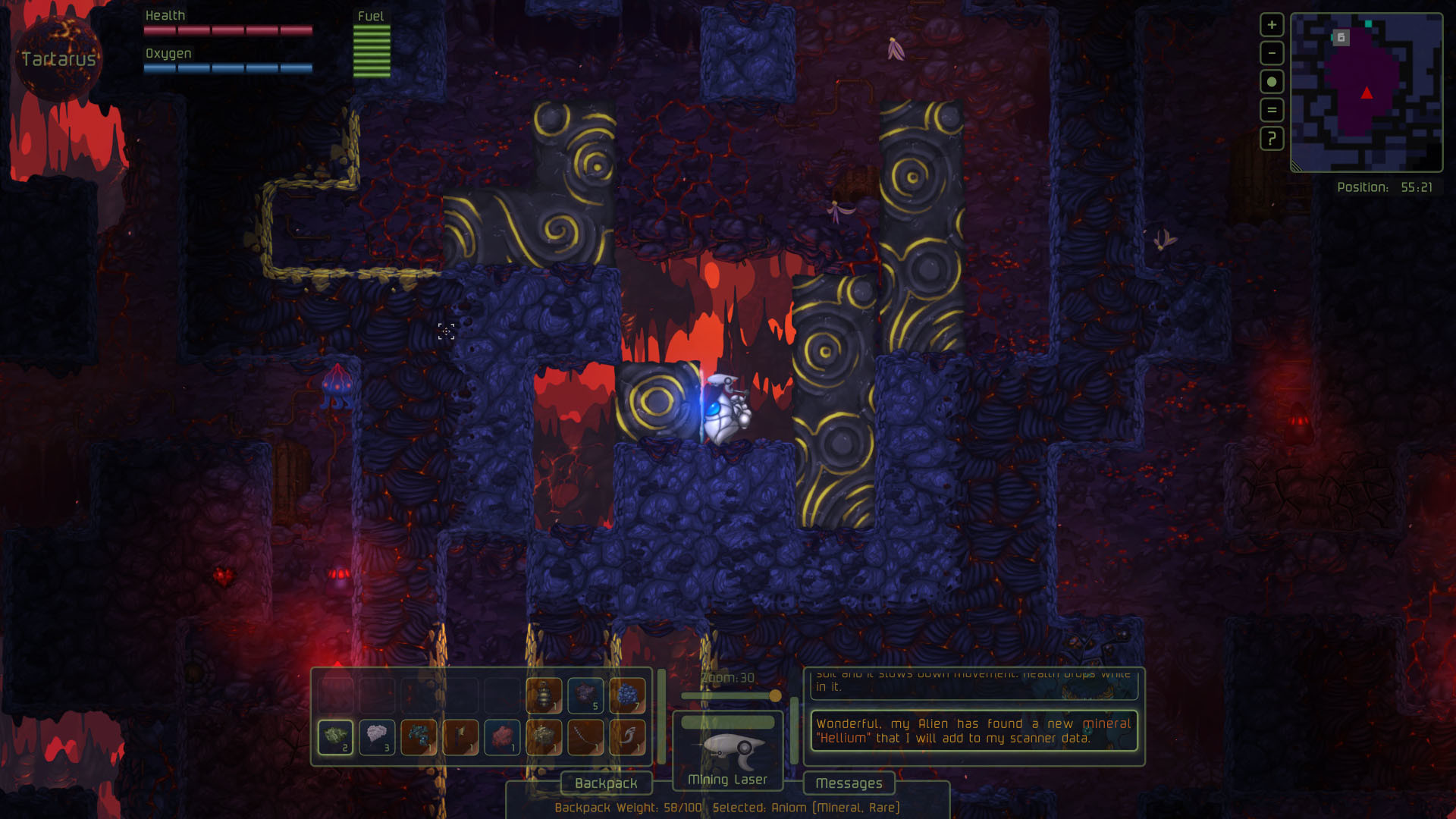1456x819 pixels.
Task: Open the Mining Laser tab
Action: [728, 780]
